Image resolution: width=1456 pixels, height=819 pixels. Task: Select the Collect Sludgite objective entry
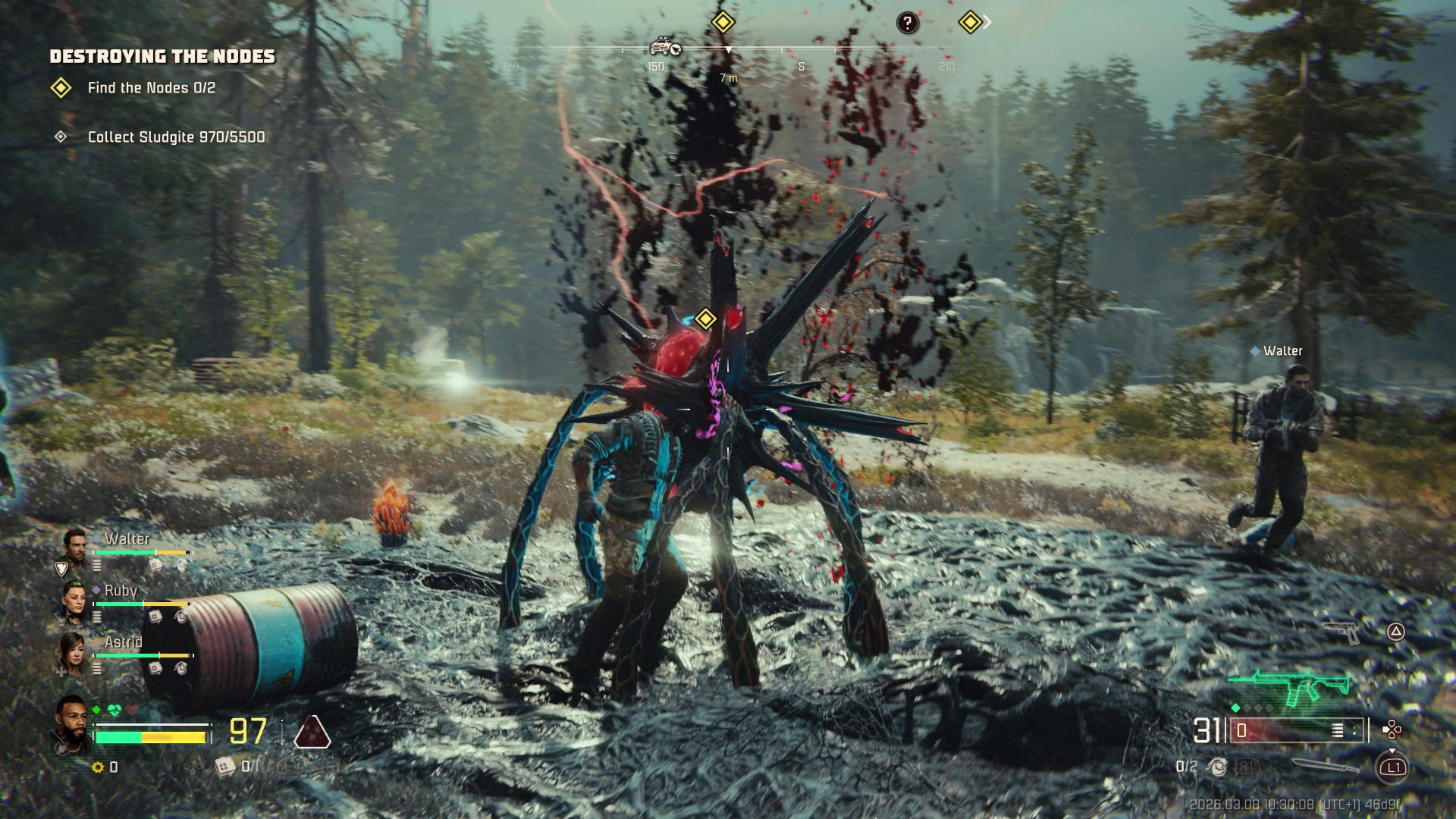[176, 137]
